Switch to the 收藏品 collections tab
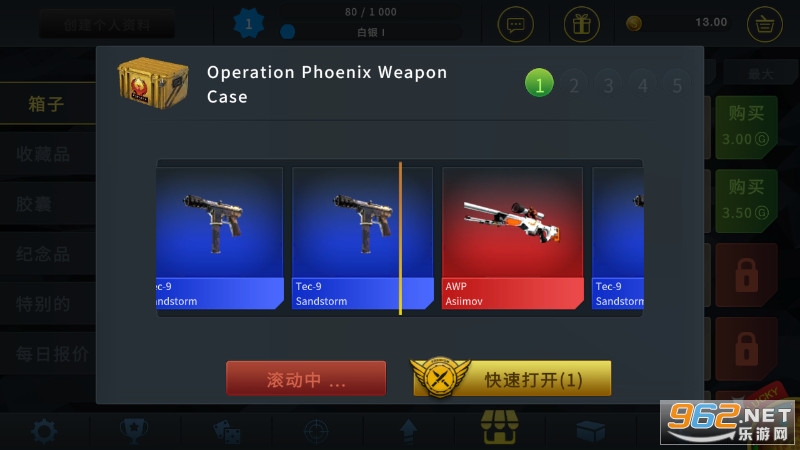This screenshot has height=450, width=800. pyautogui.click(x=43, y=154)
